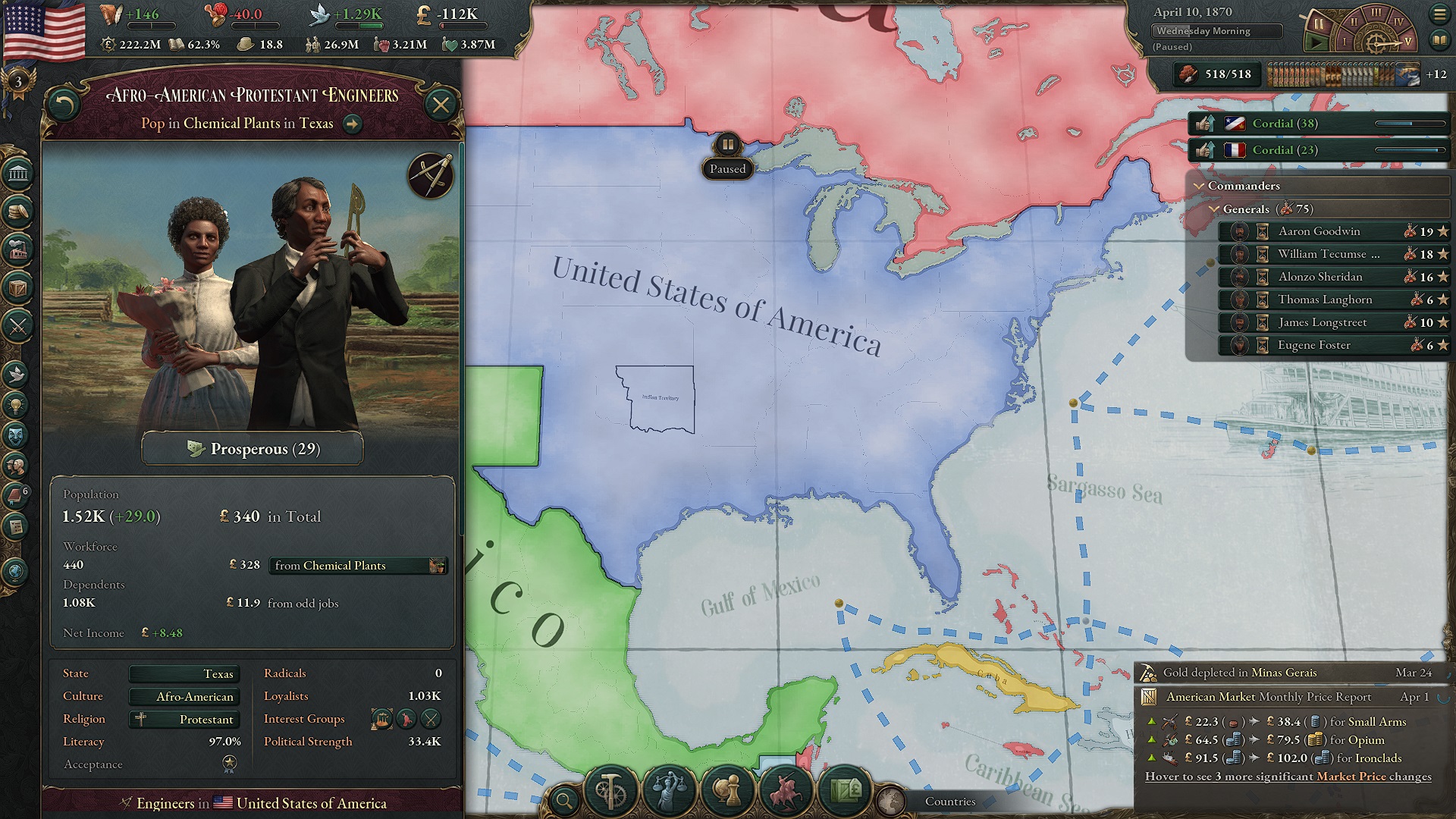
Task: Open the political lens scales icon
Action: coord(669,791)
